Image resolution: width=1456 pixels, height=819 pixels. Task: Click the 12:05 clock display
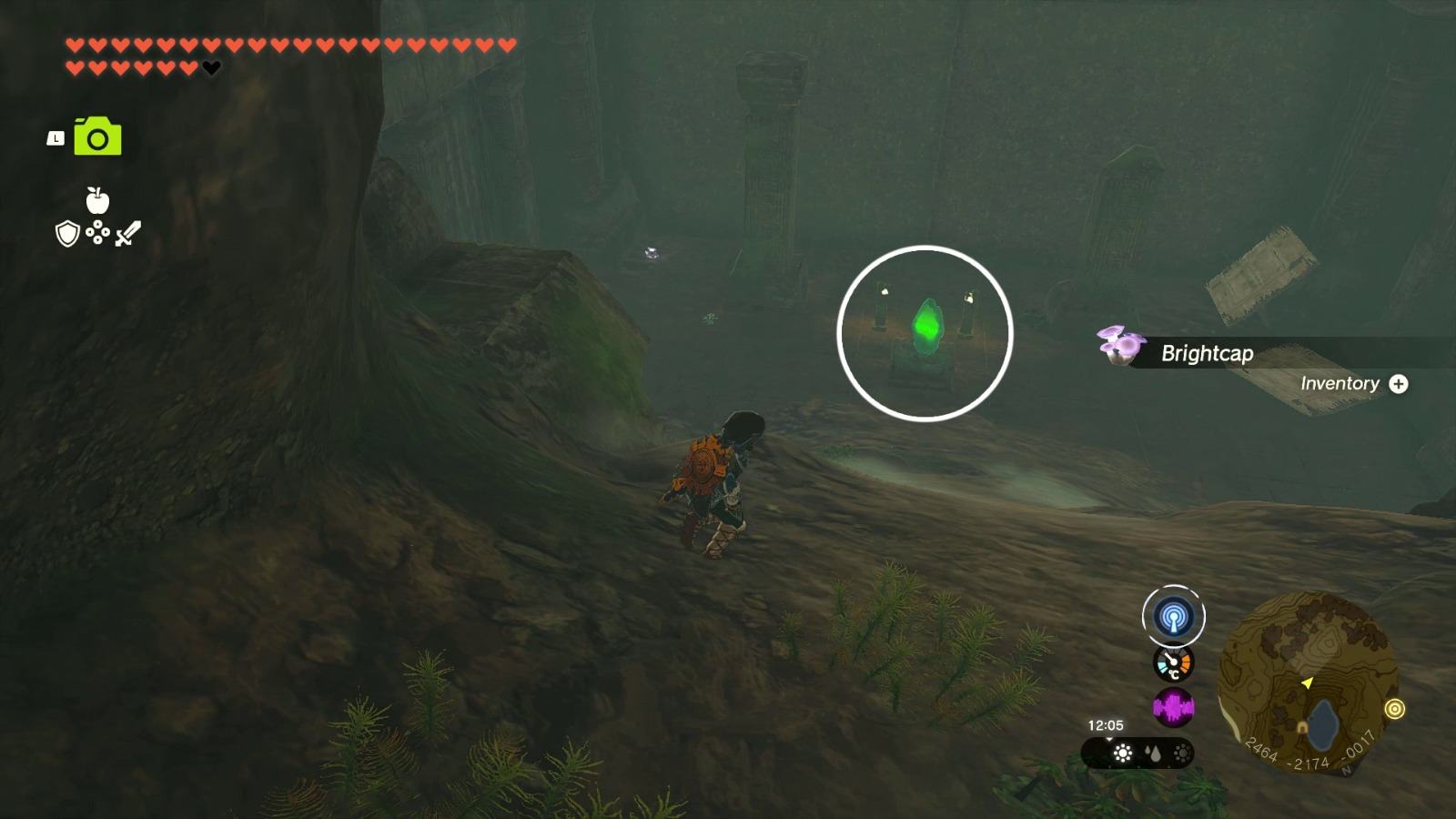(1105, 725)
